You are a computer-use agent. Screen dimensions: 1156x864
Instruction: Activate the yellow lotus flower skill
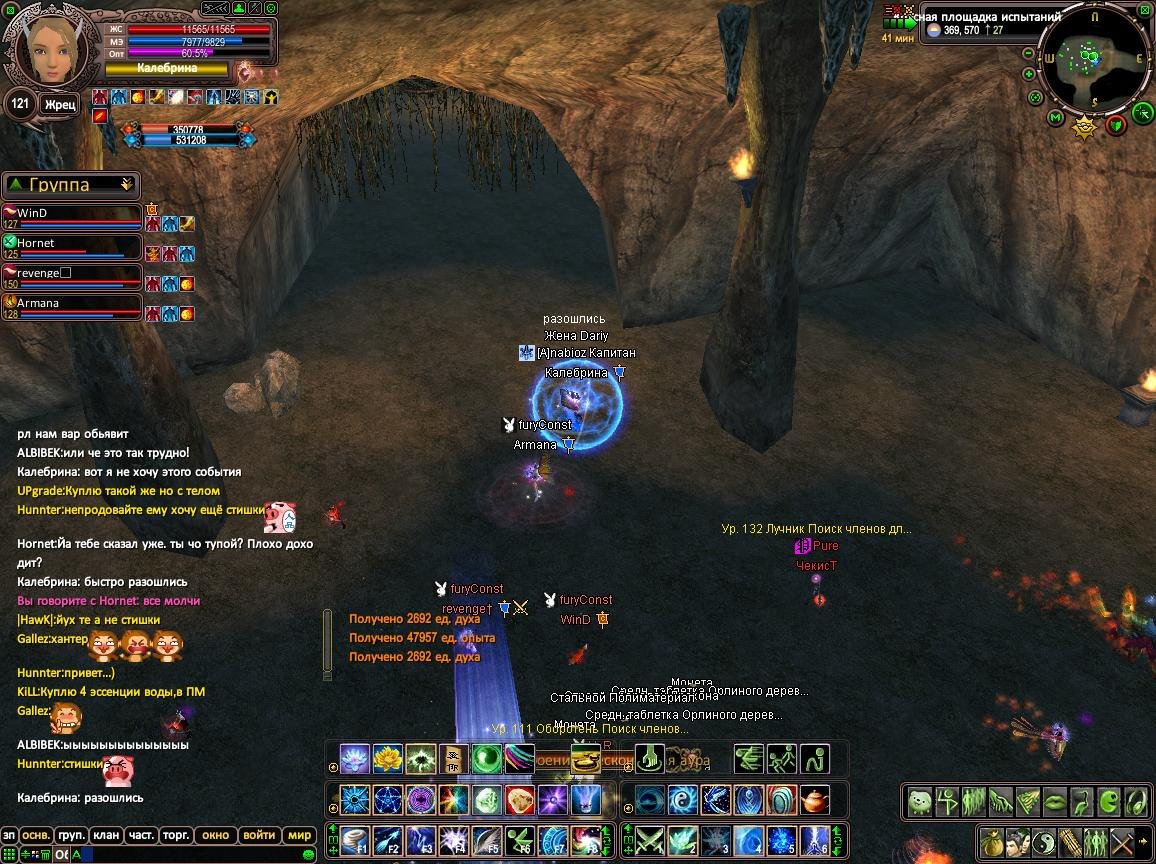click(x=387, y=759)
